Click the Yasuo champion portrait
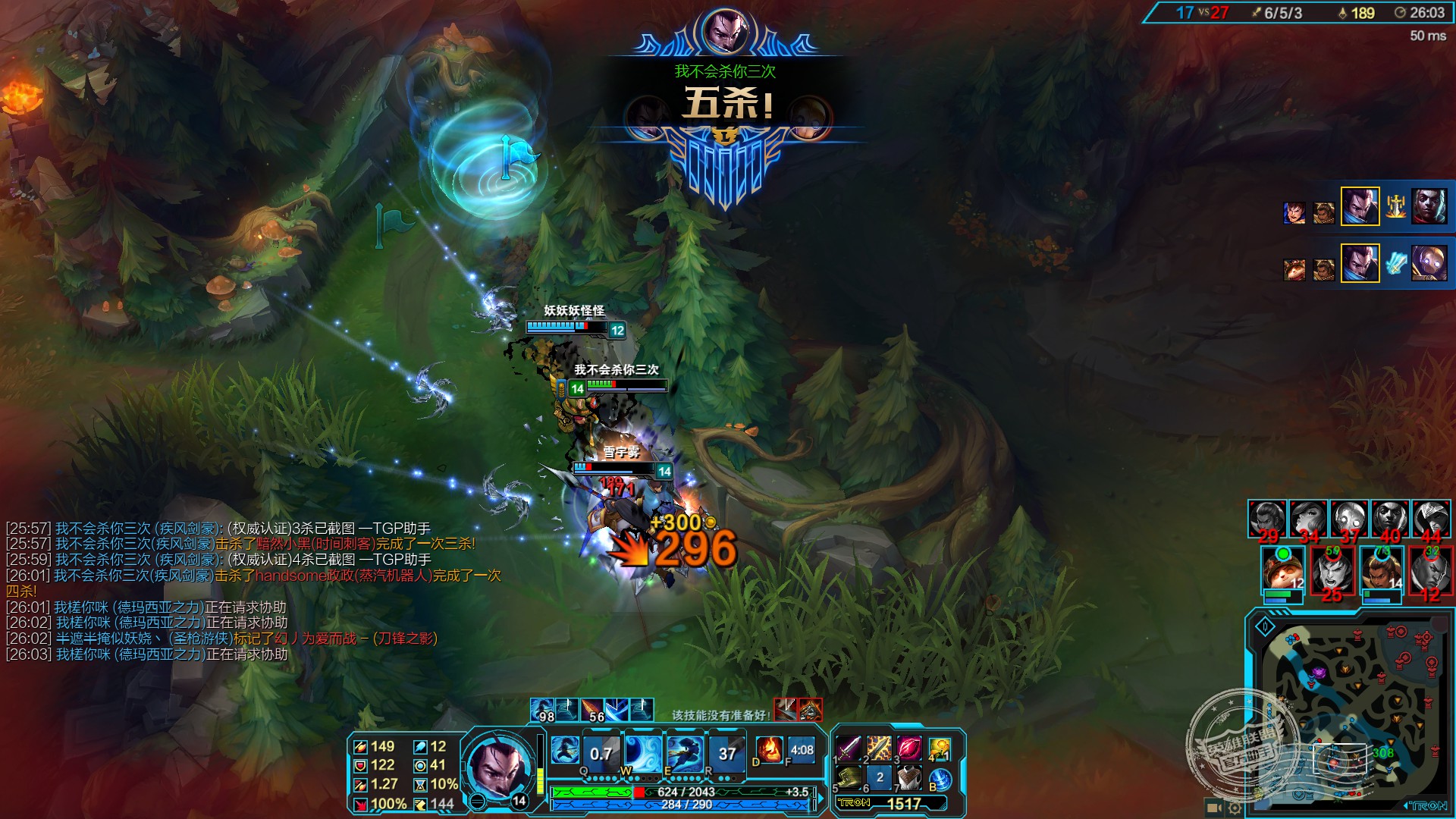The height and width of the screenshot is (819, 1456). 495,766
